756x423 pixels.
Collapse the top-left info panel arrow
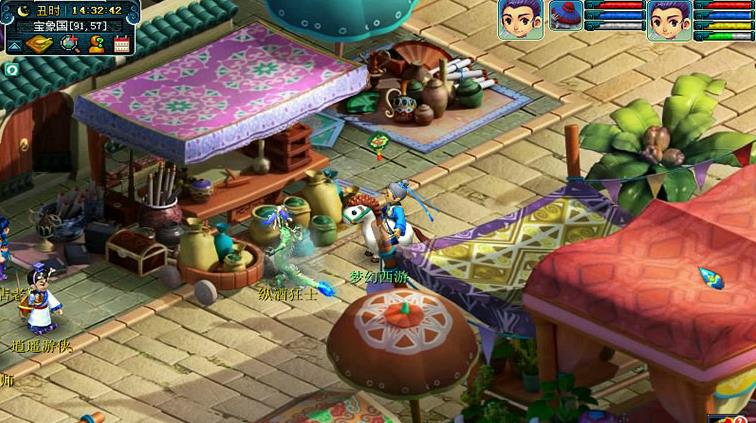click(x=14, y=44)
